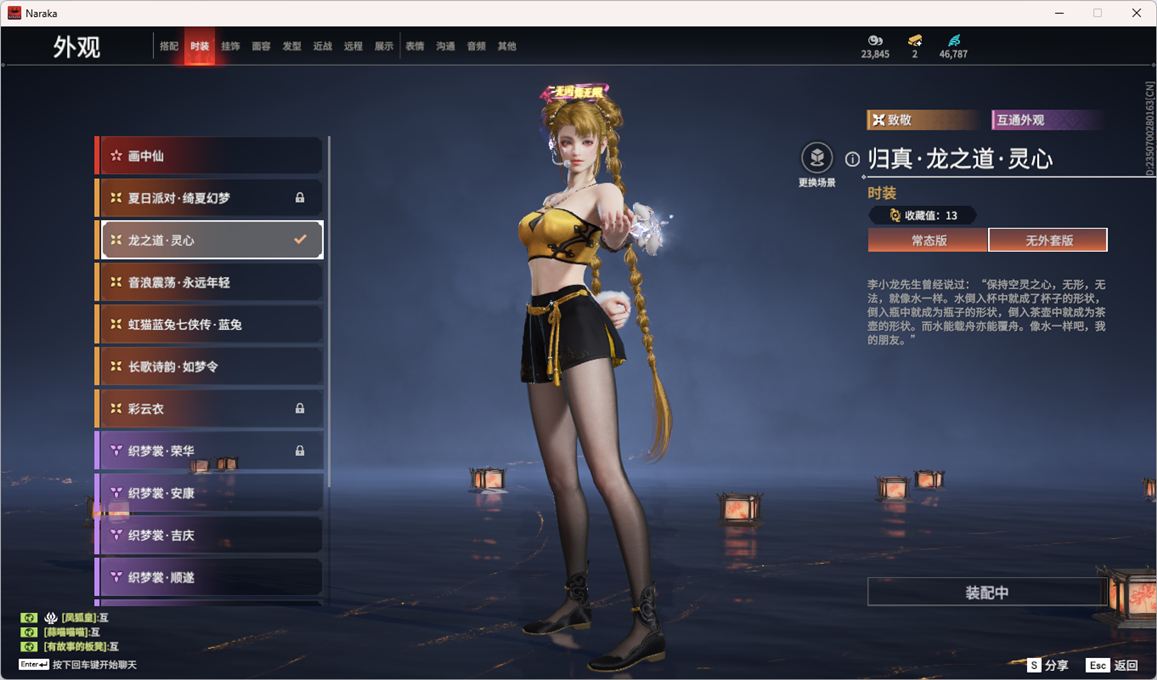Open the 近战 weapons tab
This screenshot has height=680, width=1157.
pyautogui.click(x=322, y=46)
